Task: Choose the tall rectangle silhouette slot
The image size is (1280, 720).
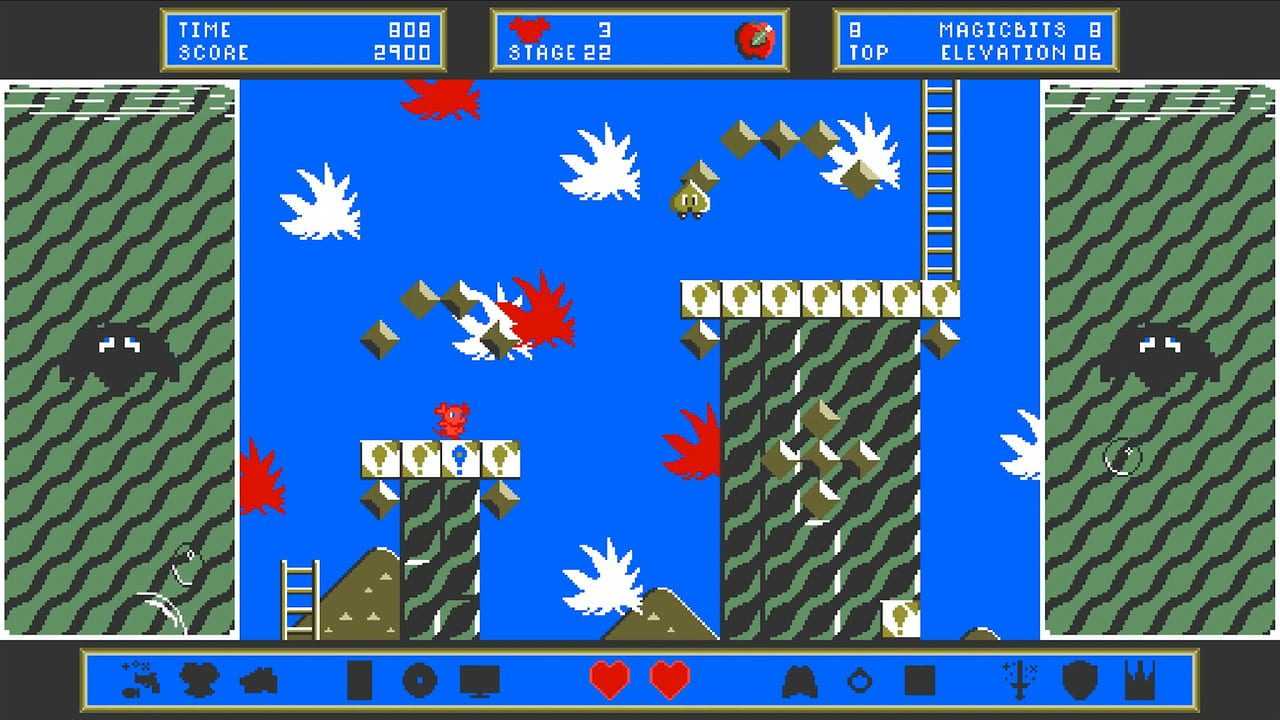Action: point(359,681)
